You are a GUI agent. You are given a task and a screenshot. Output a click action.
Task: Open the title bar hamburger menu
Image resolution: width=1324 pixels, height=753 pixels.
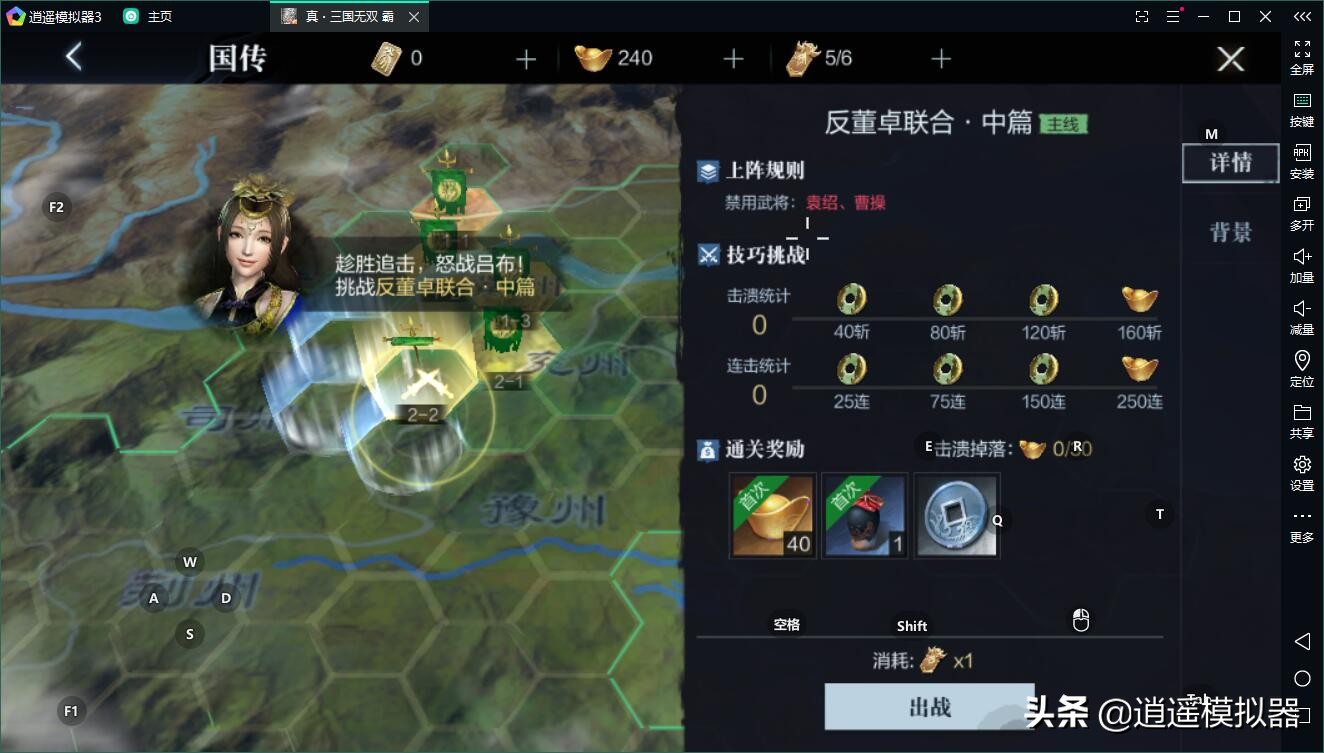point(1173,17)
